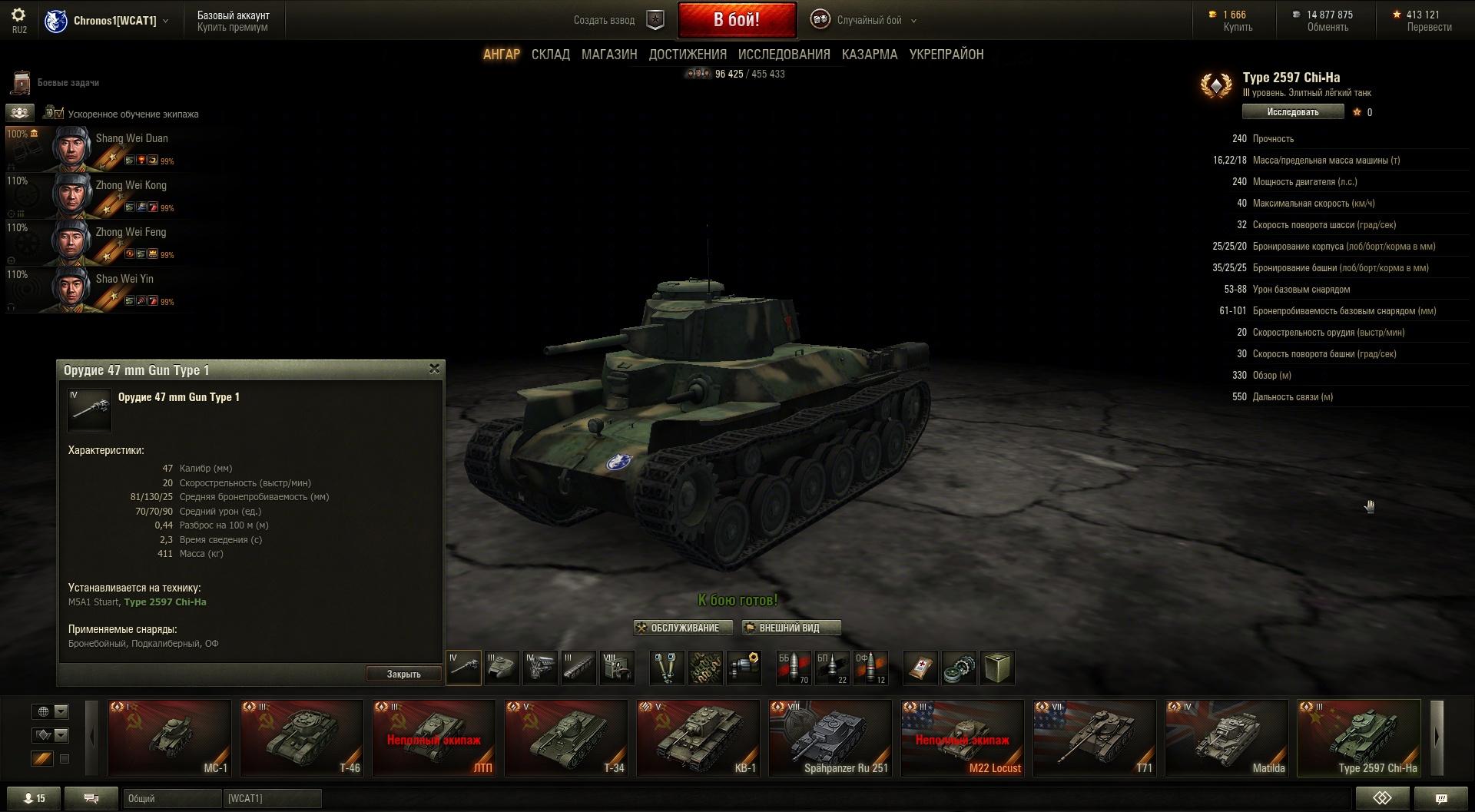
Task: Switch to the УКРЕПРАЙОН tab
Action: tap(946, 55)
